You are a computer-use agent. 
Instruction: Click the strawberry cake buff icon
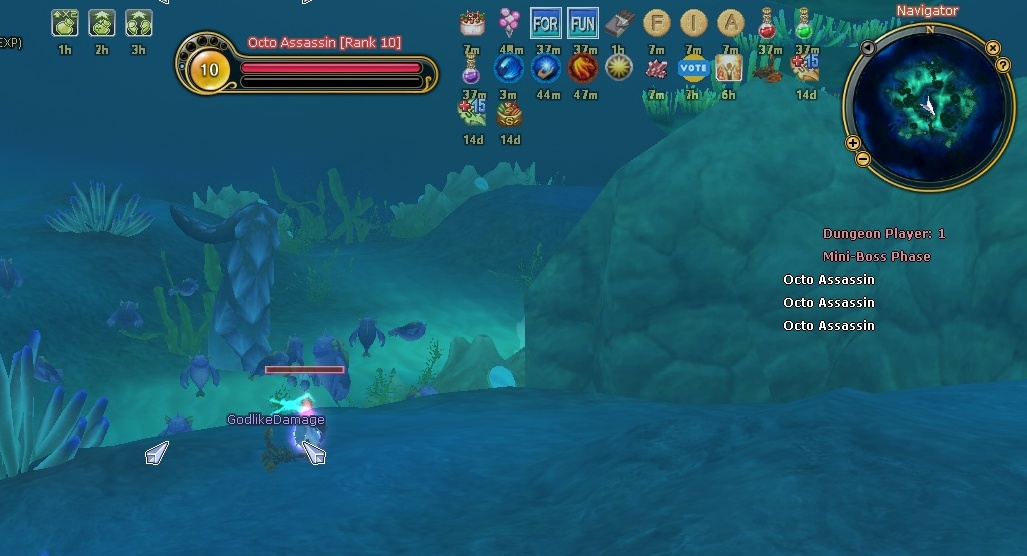pos(472,22)
